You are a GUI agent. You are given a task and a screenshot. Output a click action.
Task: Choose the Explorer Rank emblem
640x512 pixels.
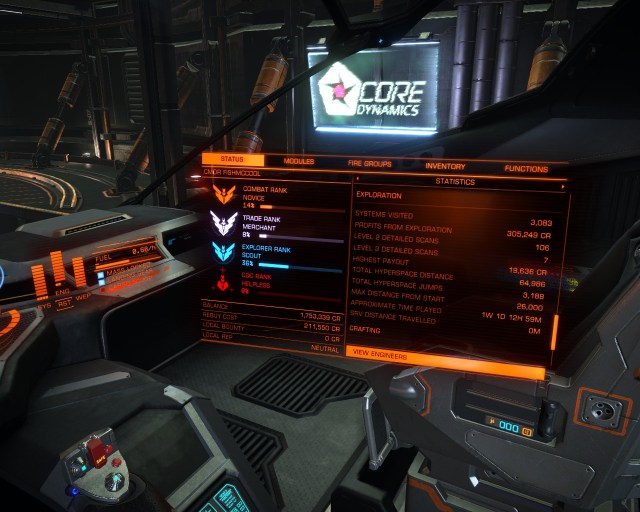click(223, 252)
